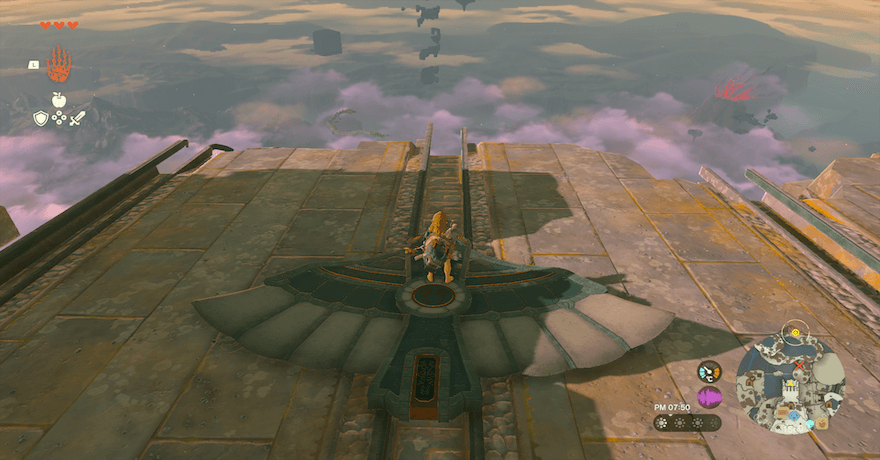The height and width of the screenshot is (460, 880).
Task: Open the weather forecast strip
Action: pos(687,423)
